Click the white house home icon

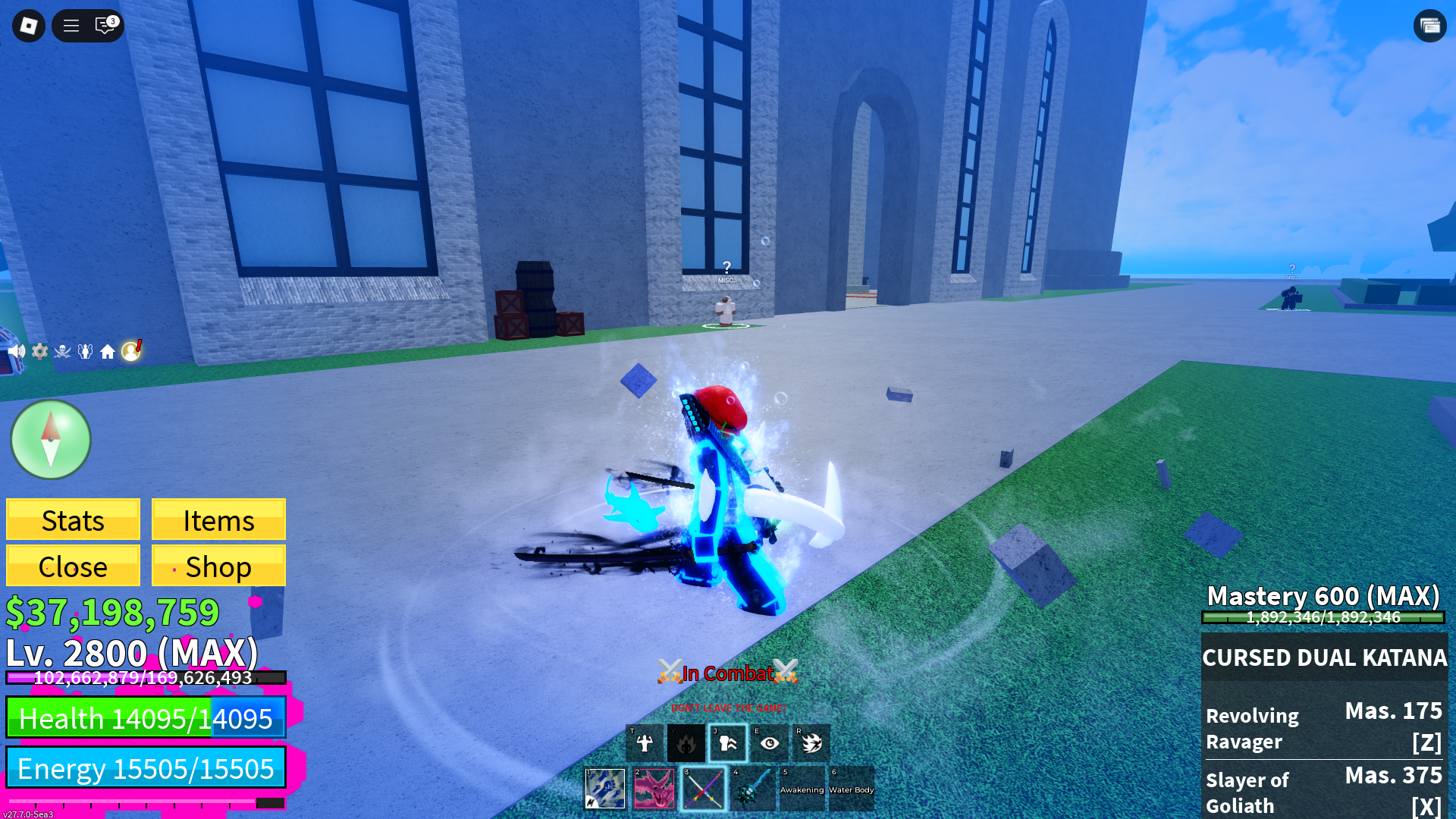pos(108,352)
